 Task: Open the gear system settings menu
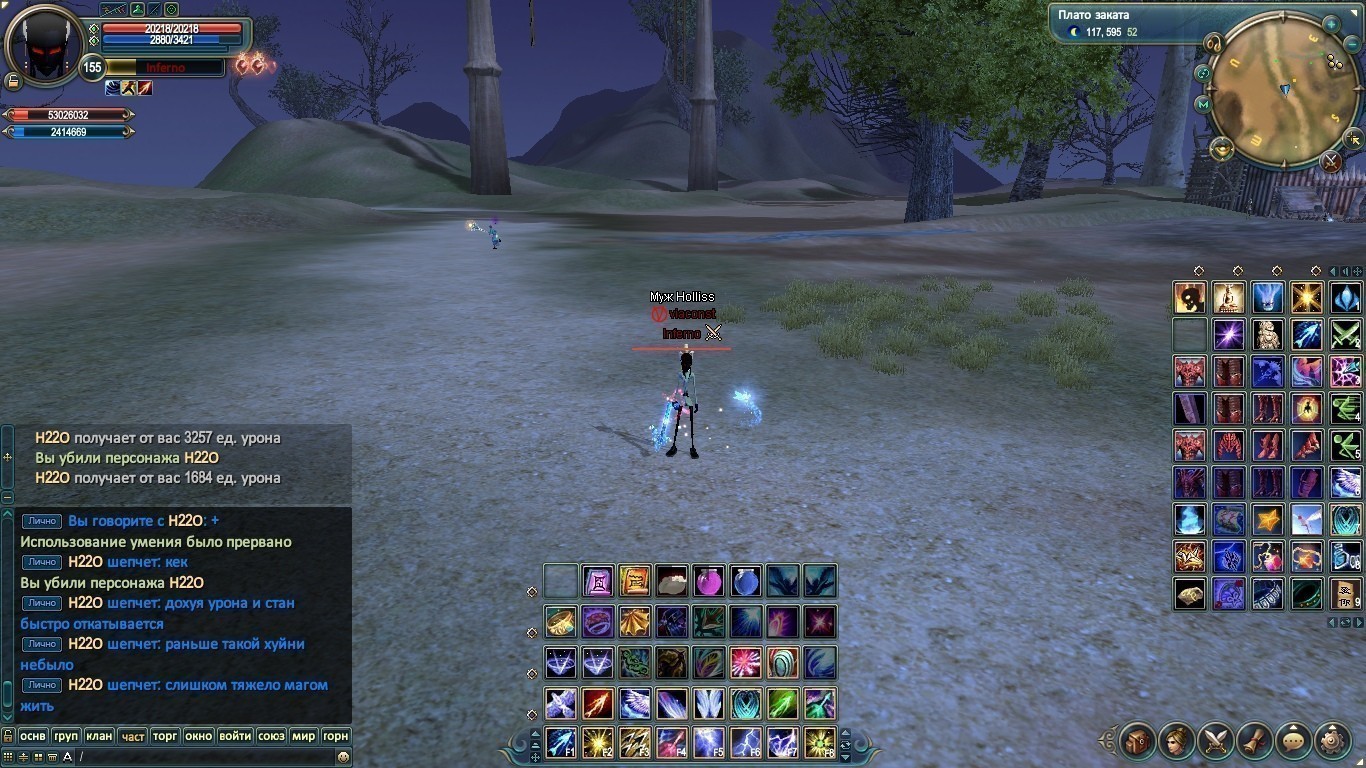1333,741
